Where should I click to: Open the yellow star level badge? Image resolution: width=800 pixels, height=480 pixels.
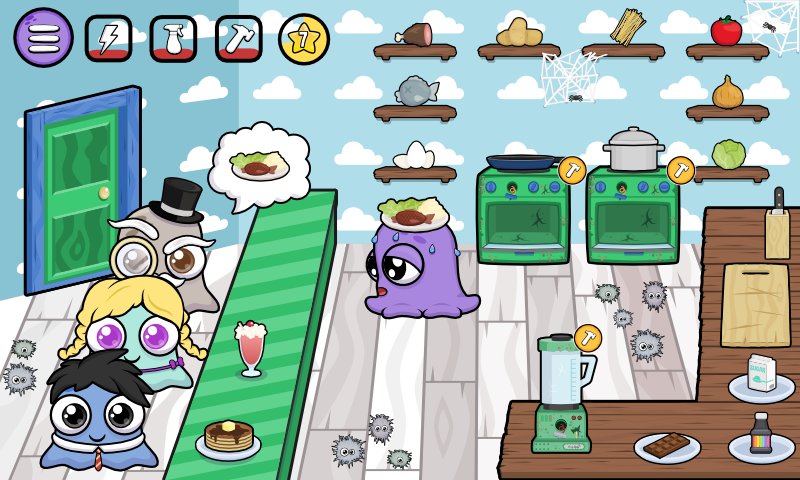[x=303, y=38]
